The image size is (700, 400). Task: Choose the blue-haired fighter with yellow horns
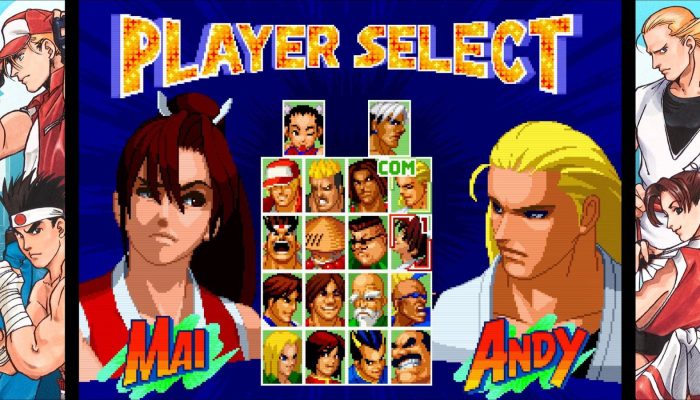click(366, 355)
